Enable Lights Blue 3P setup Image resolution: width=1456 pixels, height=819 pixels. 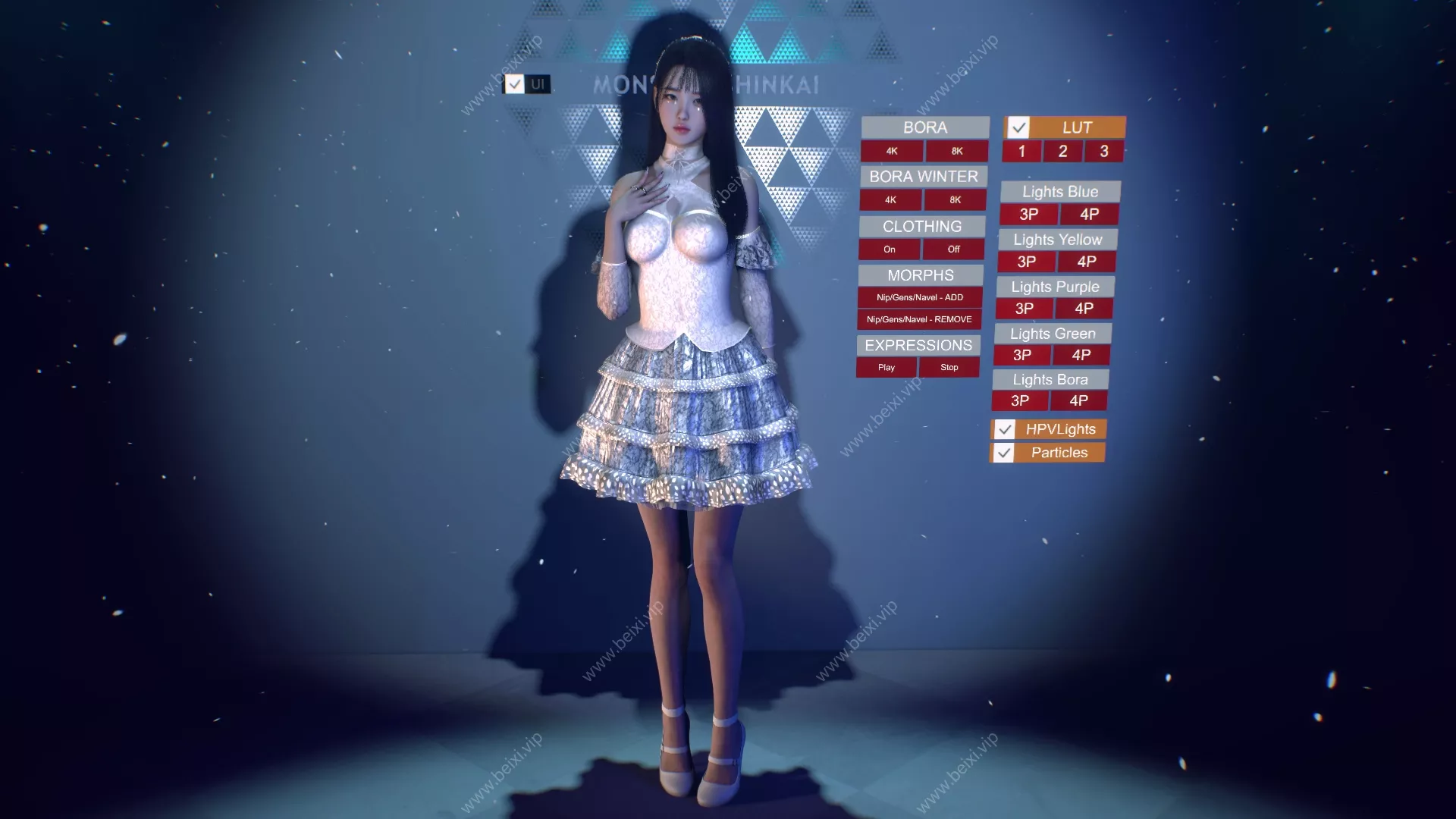[1028, 215]
